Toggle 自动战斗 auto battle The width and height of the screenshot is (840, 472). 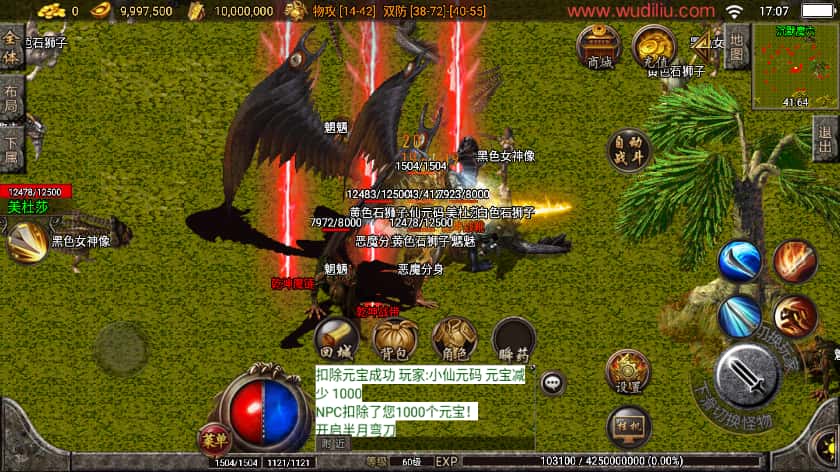point(629,151)
